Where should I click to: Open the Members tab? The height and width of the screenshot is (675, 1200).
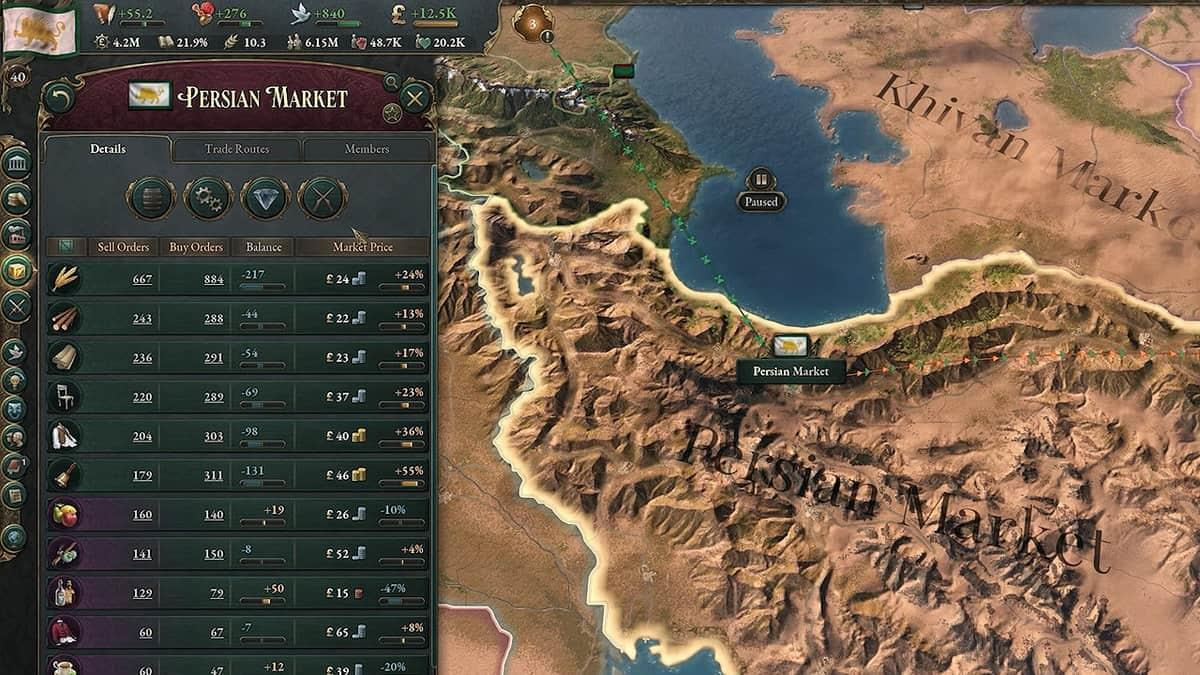click(x=367, y=149)
